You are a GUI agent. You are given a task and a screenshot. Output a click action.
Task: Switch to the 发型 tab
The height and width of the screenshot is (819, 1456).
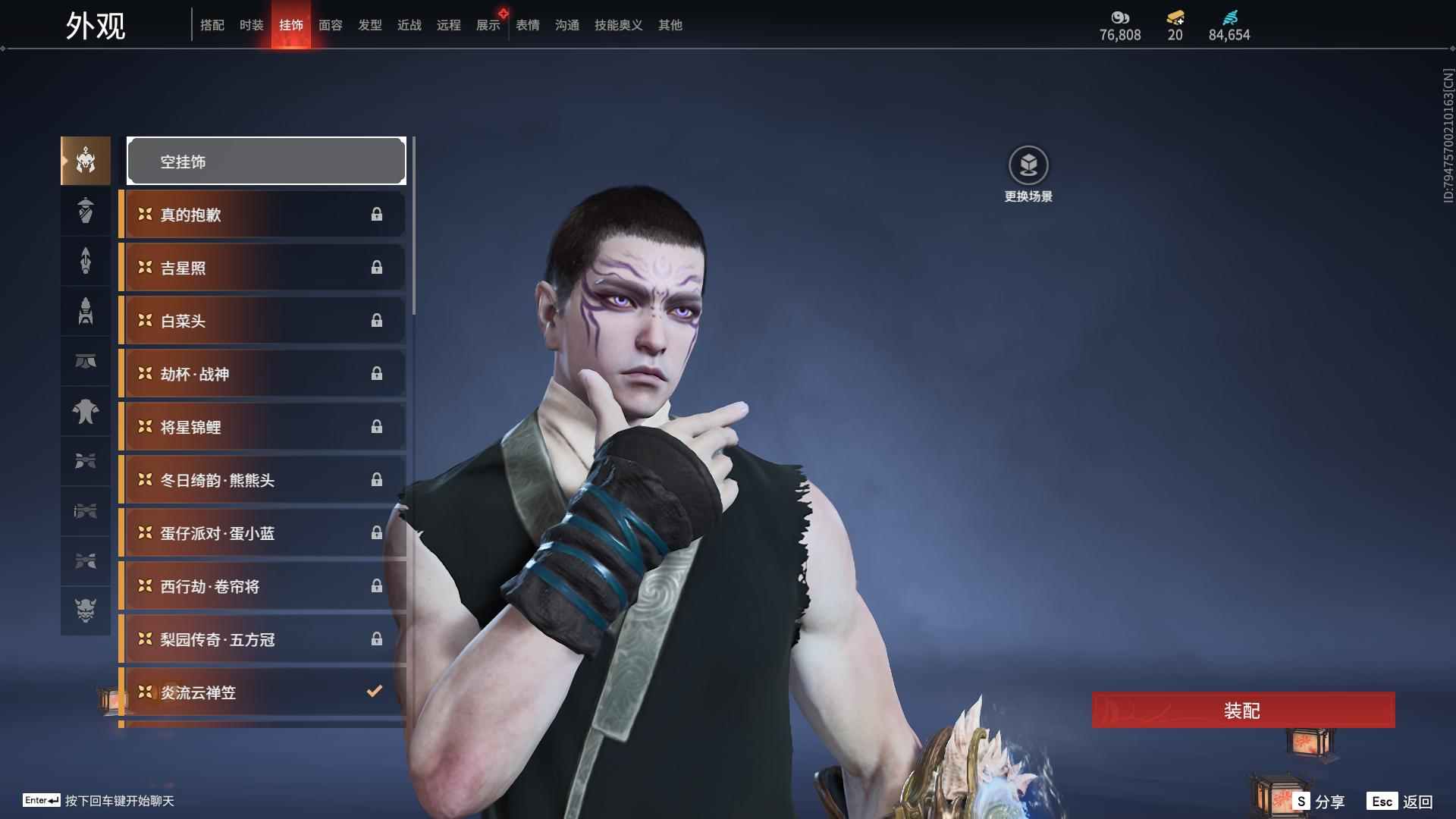[370, 25]
